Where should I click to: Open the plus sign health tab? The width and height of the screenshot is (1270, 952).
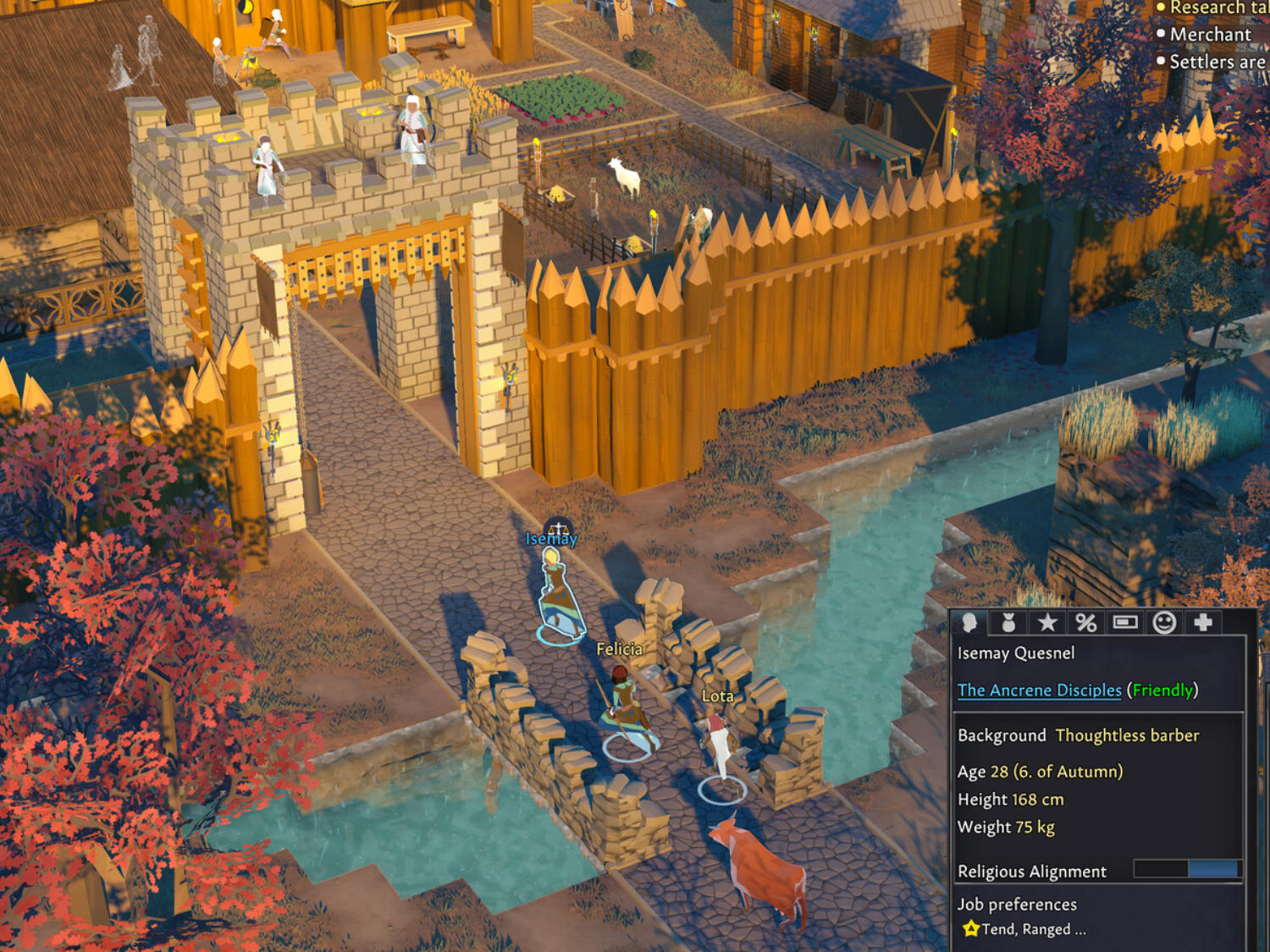pos(1203,623)
